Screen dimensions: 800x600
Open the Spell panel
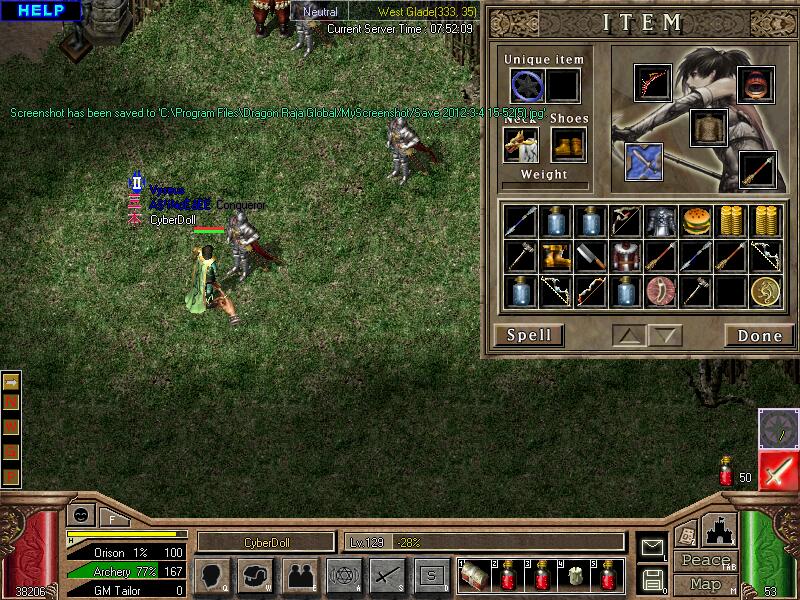(529, 335)
